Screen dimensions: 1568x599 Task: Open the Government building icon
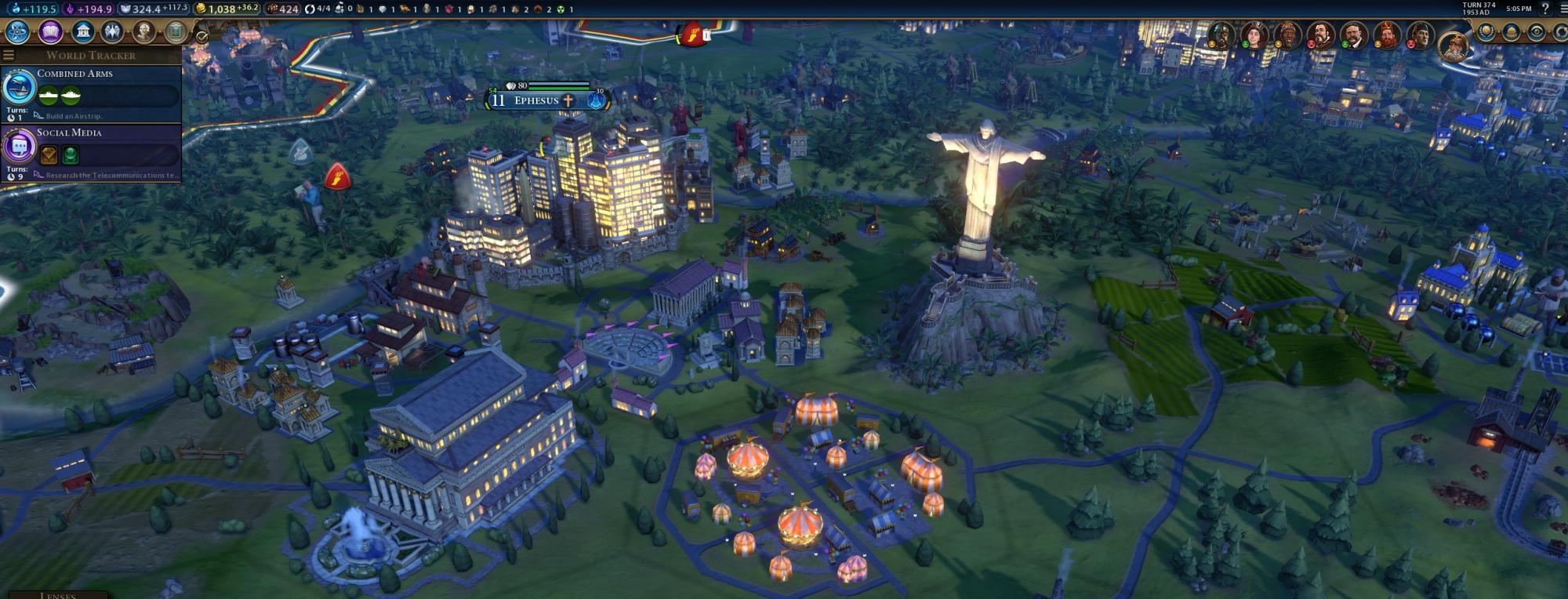point(83,32)
